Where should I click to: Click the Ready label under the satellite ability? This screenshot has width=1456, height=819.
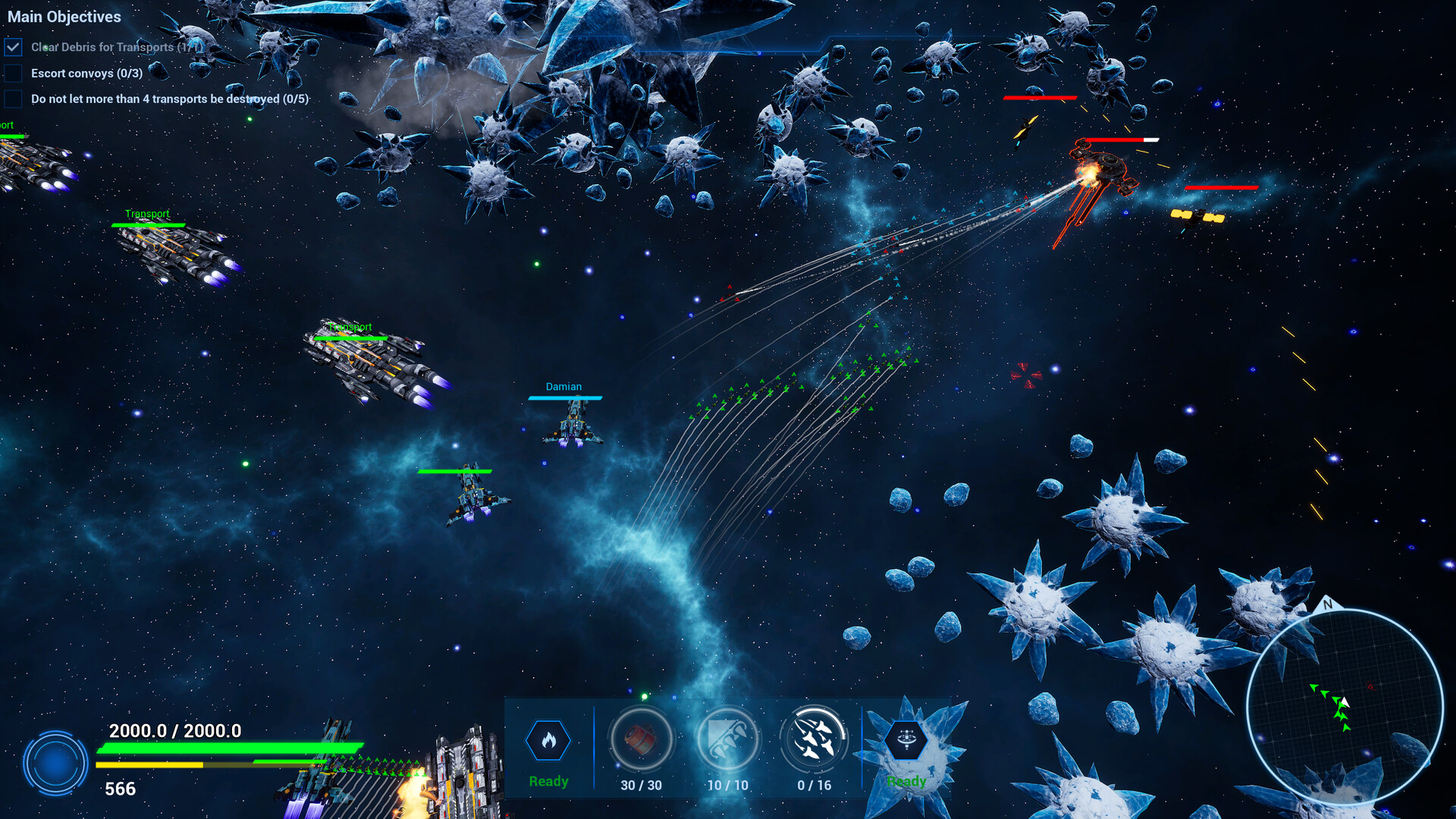907,780
